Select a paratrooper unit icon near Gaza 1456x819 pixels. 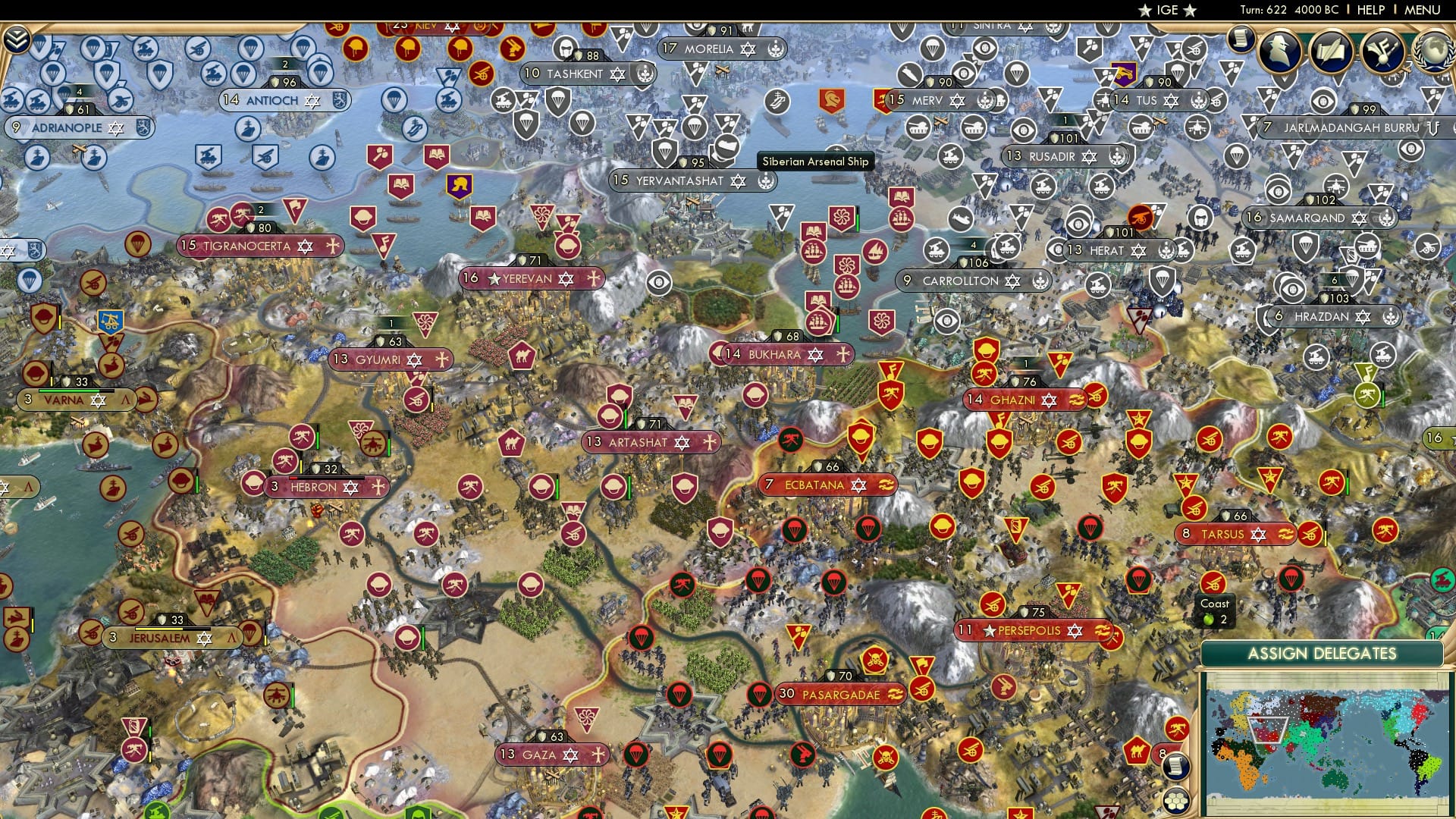[x=637, y=755]
